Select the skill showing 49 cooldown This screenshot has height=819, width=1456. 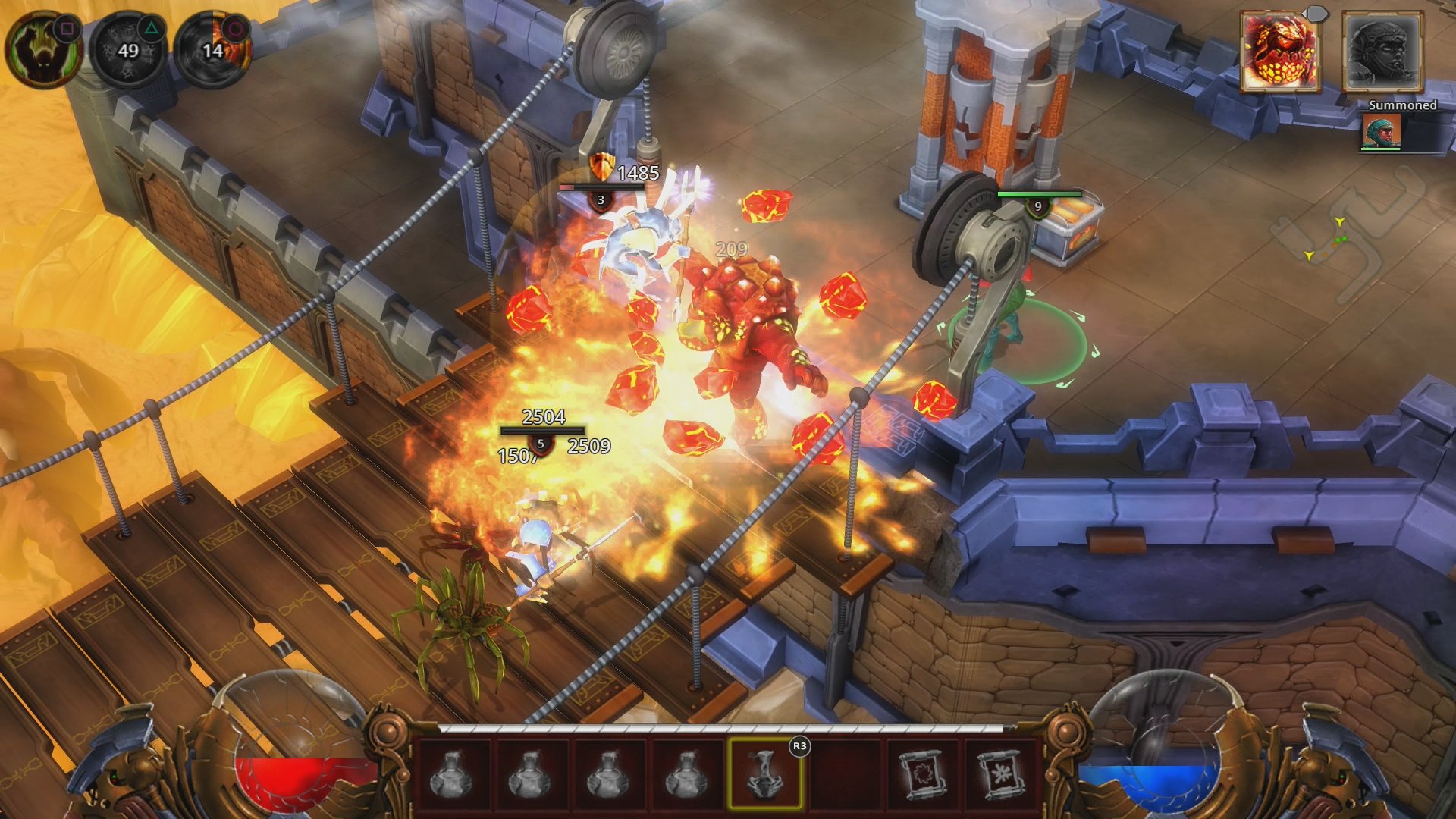[128, 50]
